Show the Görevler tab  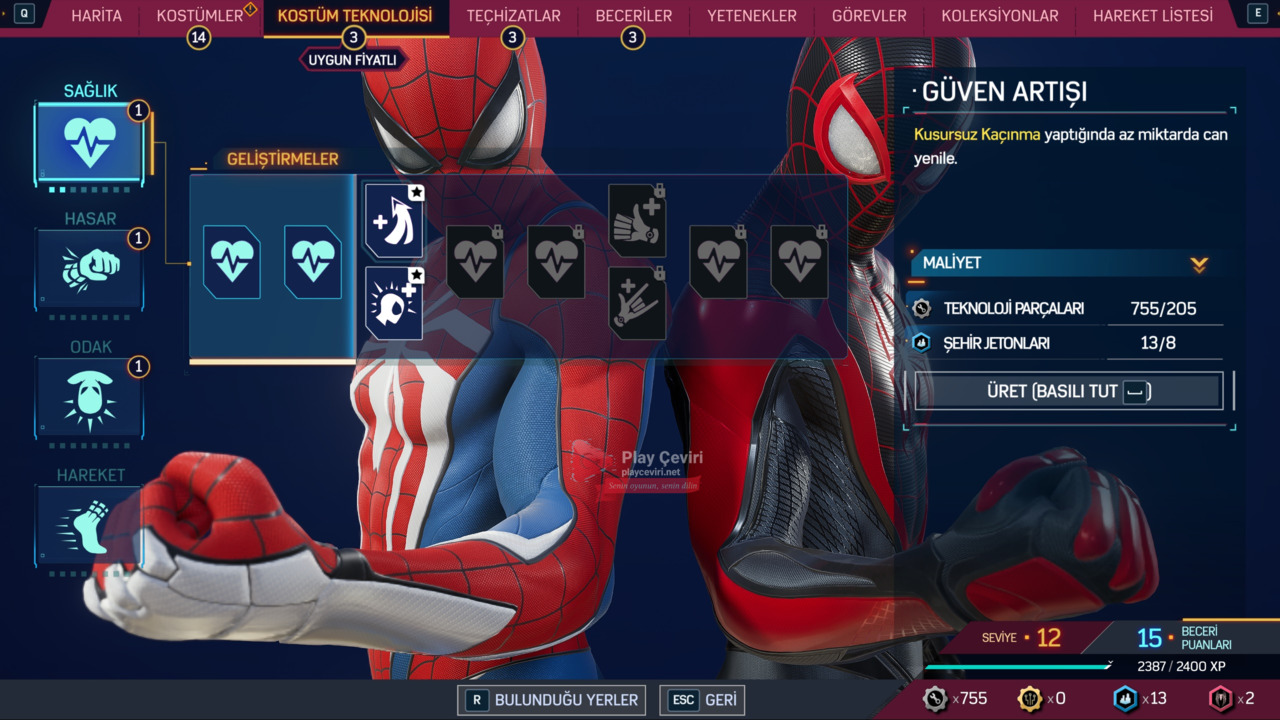(x=869, y=16)
